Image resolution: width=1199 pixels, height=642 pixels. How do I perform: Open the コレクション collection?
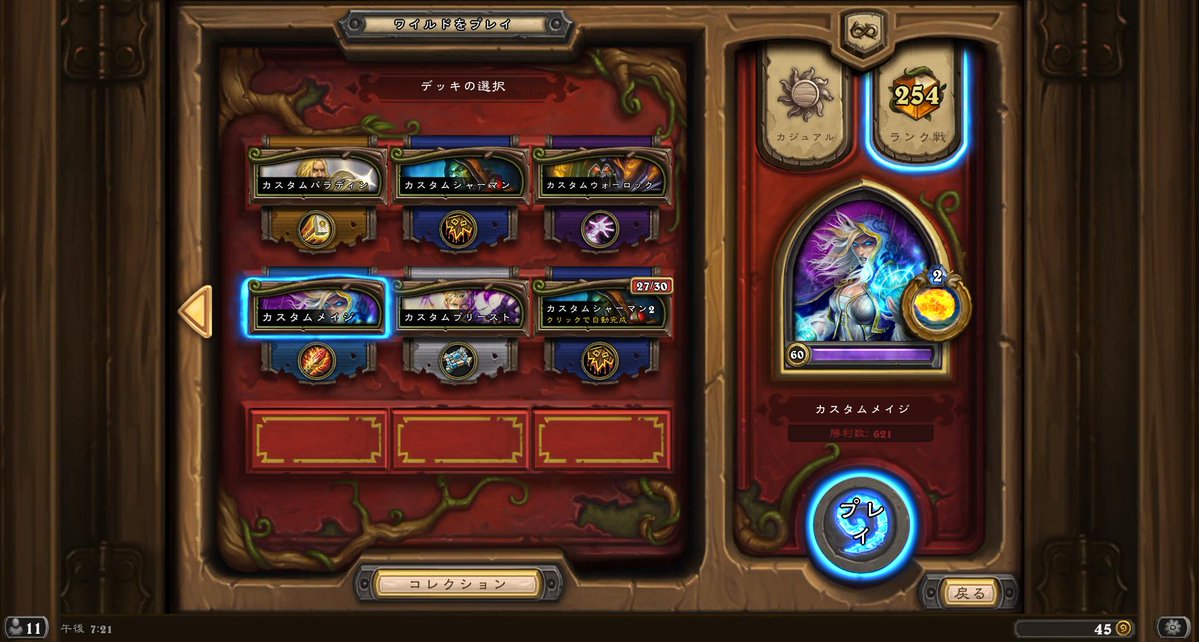[459, 583]
